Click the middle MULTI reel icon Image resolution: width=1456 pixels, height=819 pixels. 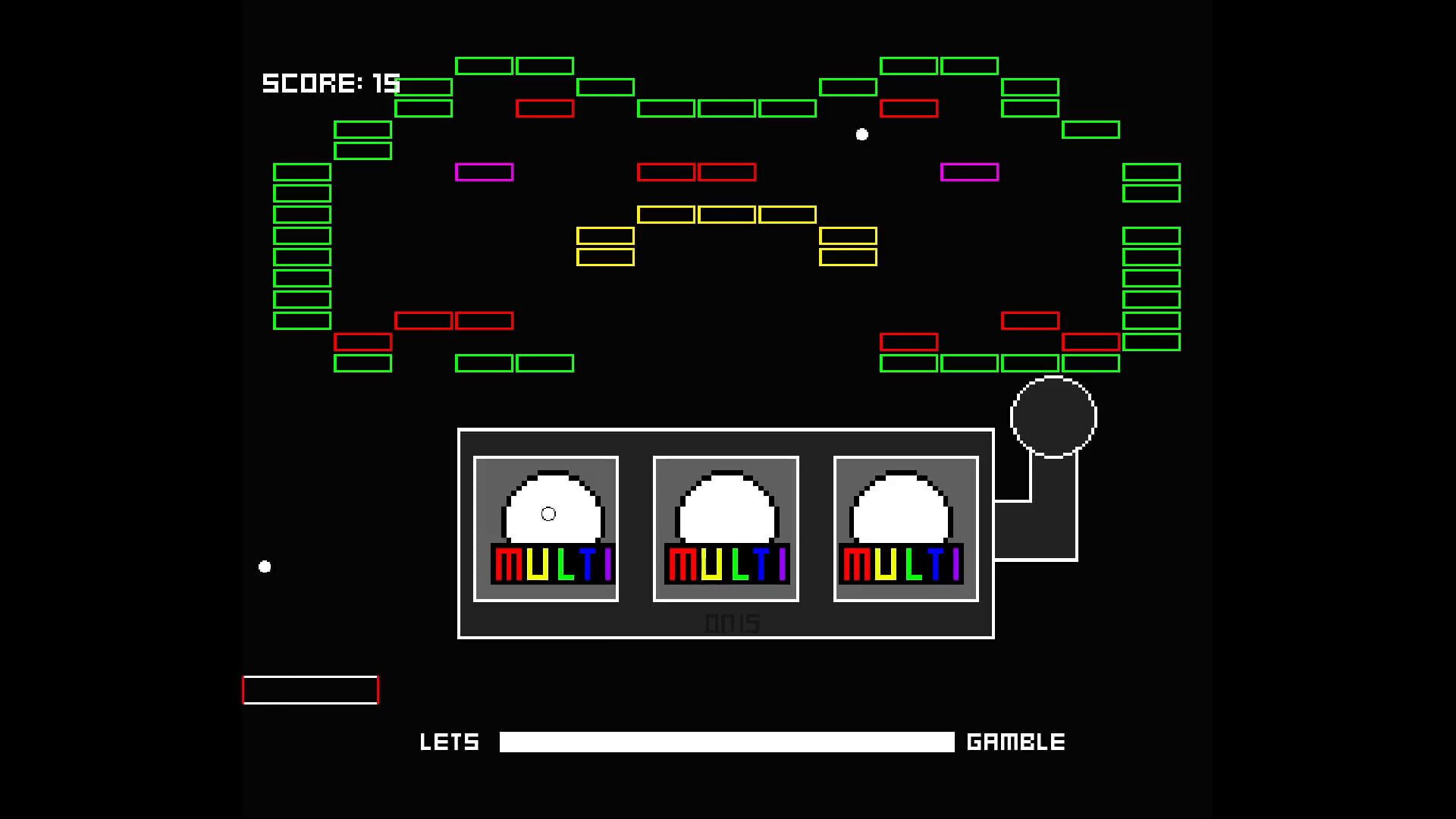[x=725, y=527]
